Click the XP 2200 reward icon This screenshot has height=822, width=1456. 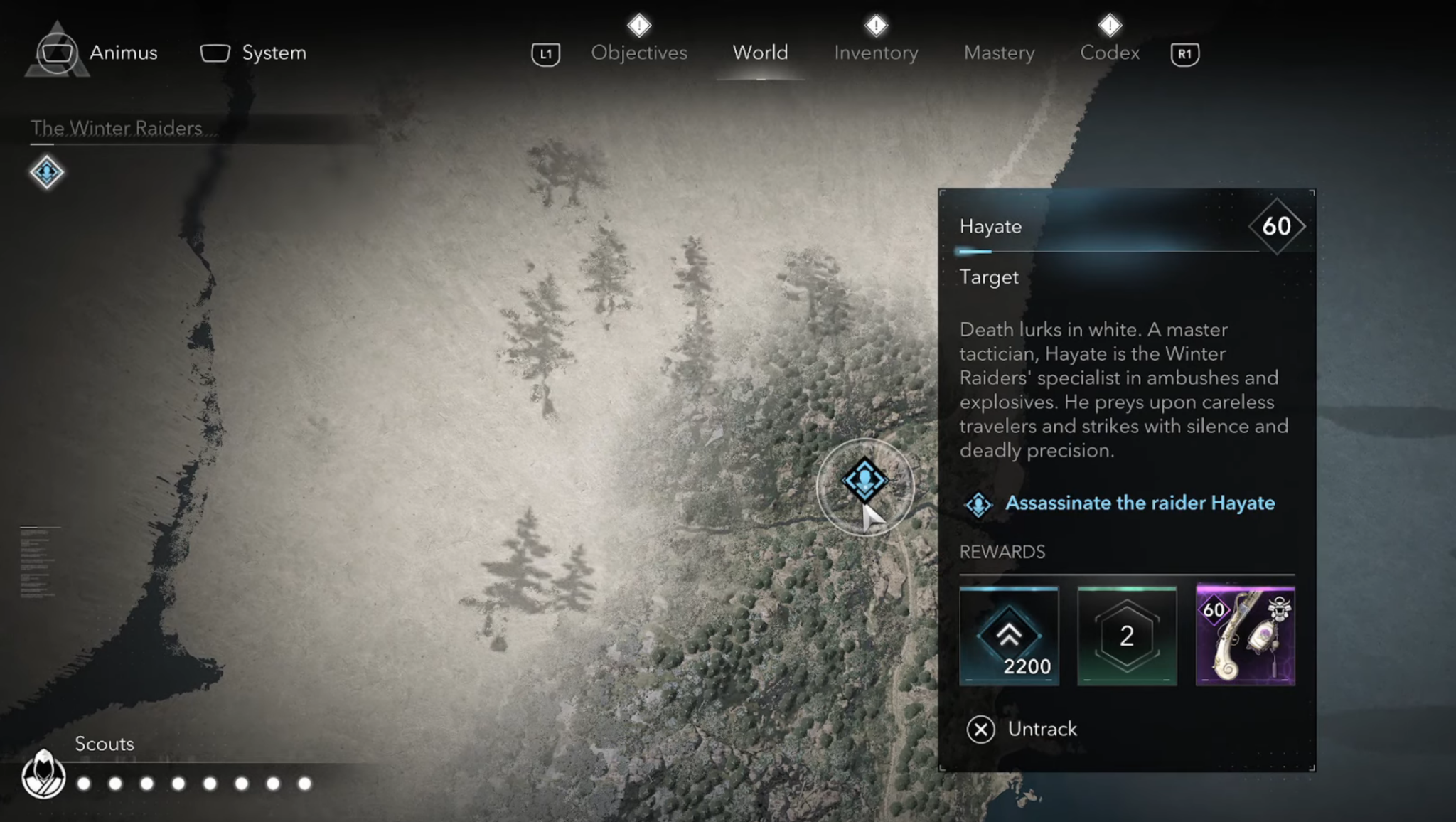click(x=1009, y=636)
